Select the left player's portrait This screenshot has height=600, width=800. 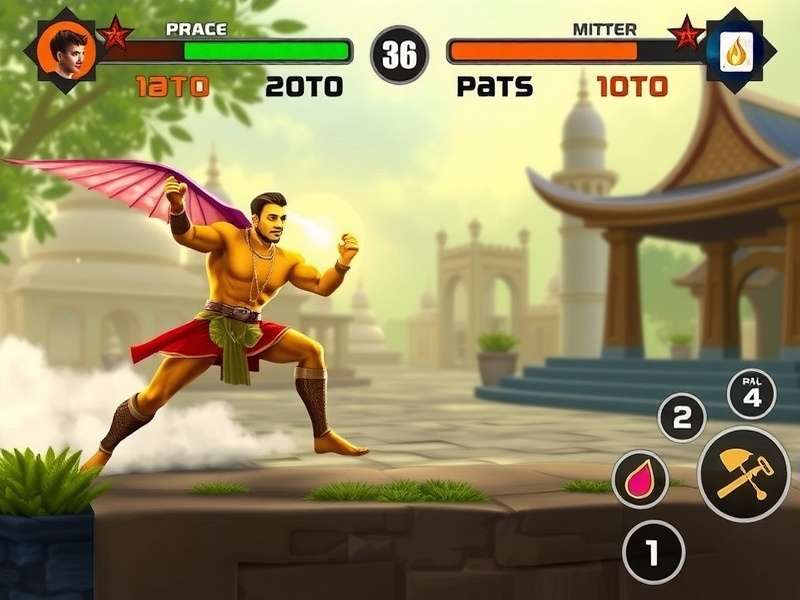click(67, 50)
